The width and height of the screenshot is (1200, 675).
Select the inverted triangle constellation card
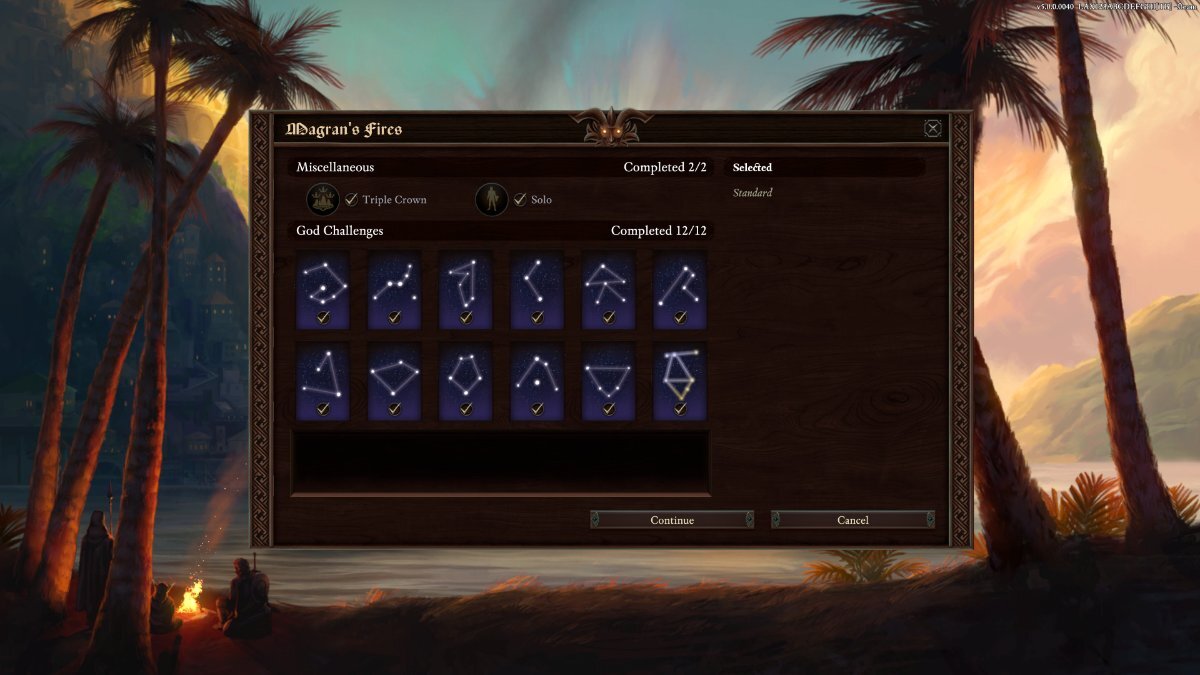(x=608, y=381)
